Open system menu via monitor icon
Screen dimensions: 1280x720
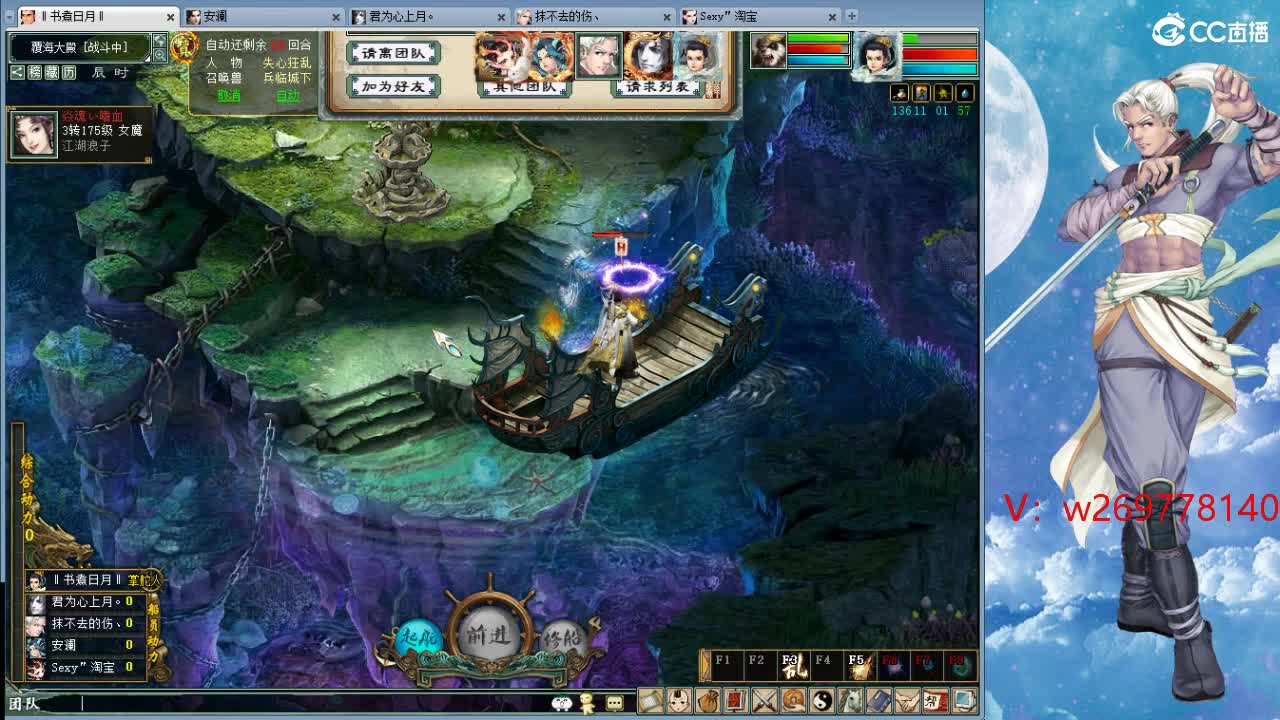[964, 702]
